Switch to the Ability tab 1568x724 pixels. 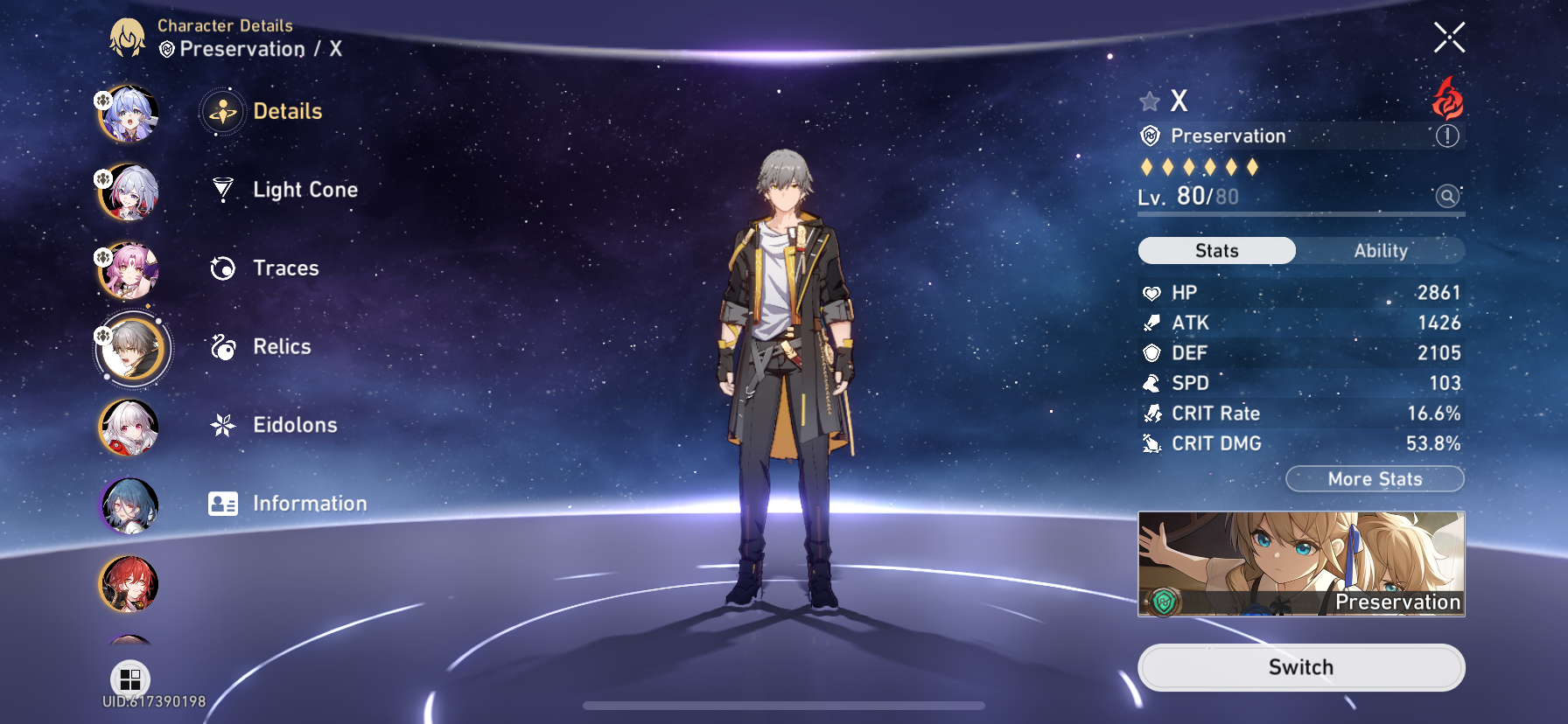(x=1380, y=251)
